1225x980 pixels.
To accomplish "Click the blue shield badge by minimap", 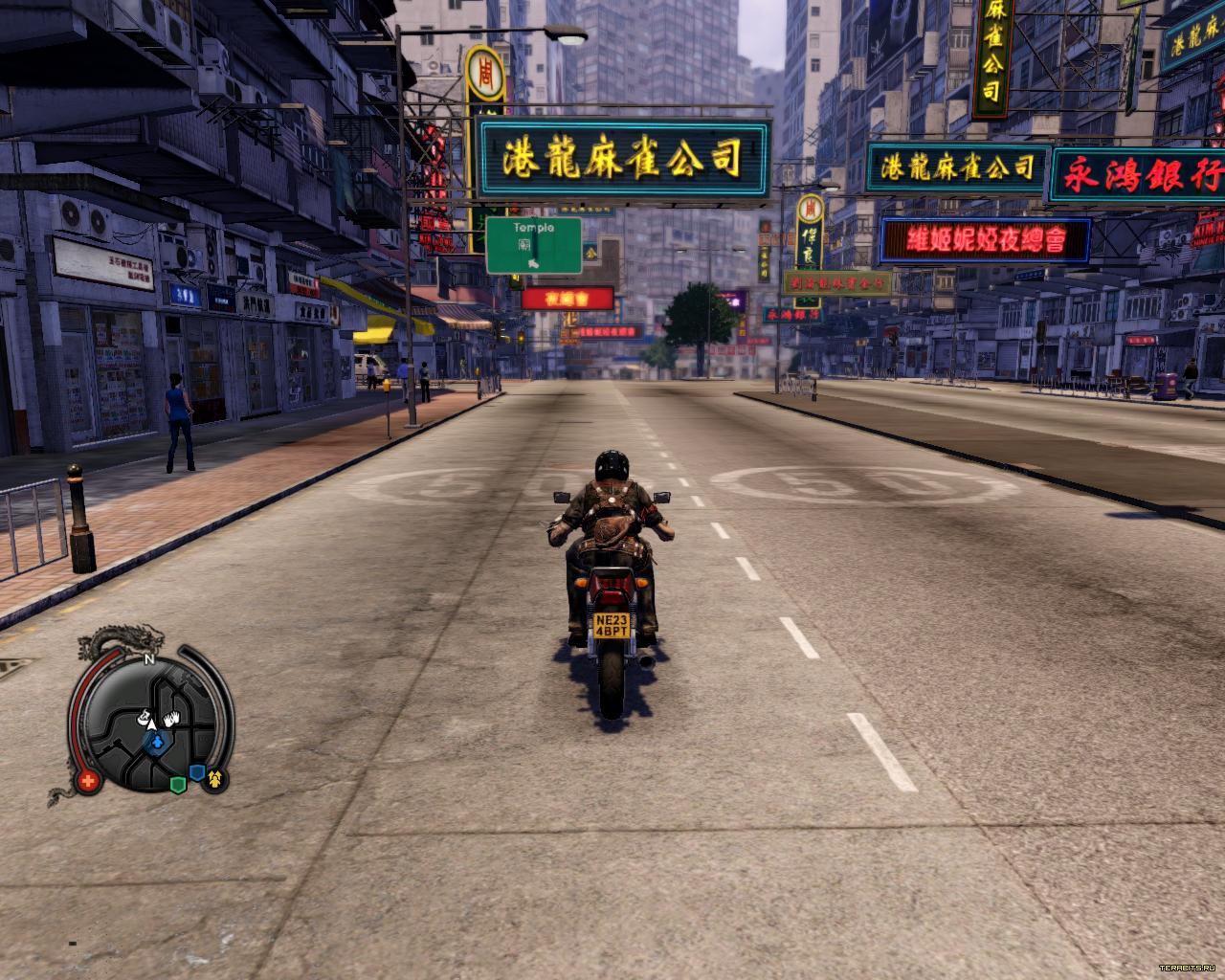I will pyautogui.click(x=196, y=772).
